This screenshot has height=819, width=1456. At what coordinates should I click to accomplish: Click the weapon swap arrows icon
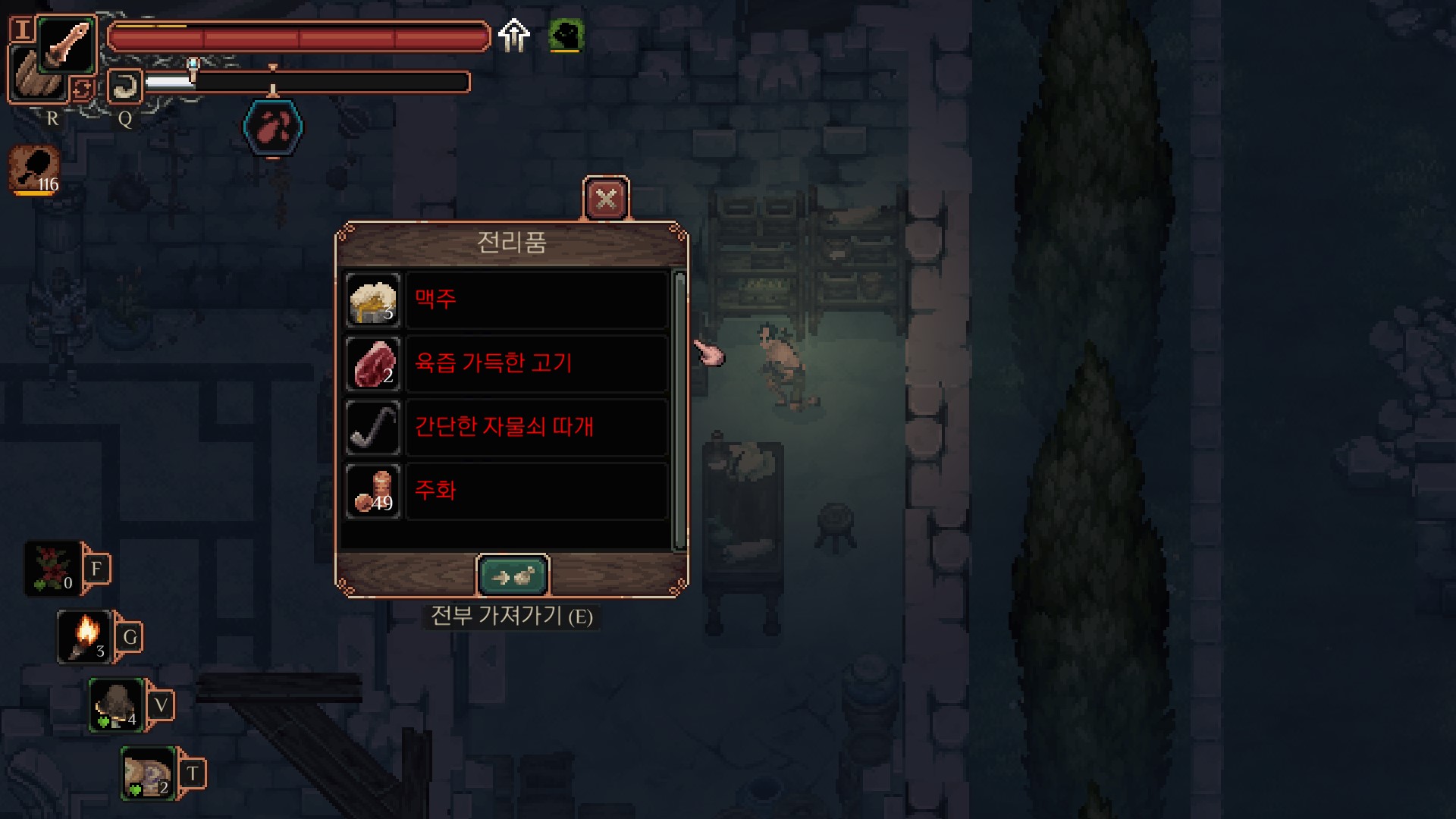pos(82,89)
